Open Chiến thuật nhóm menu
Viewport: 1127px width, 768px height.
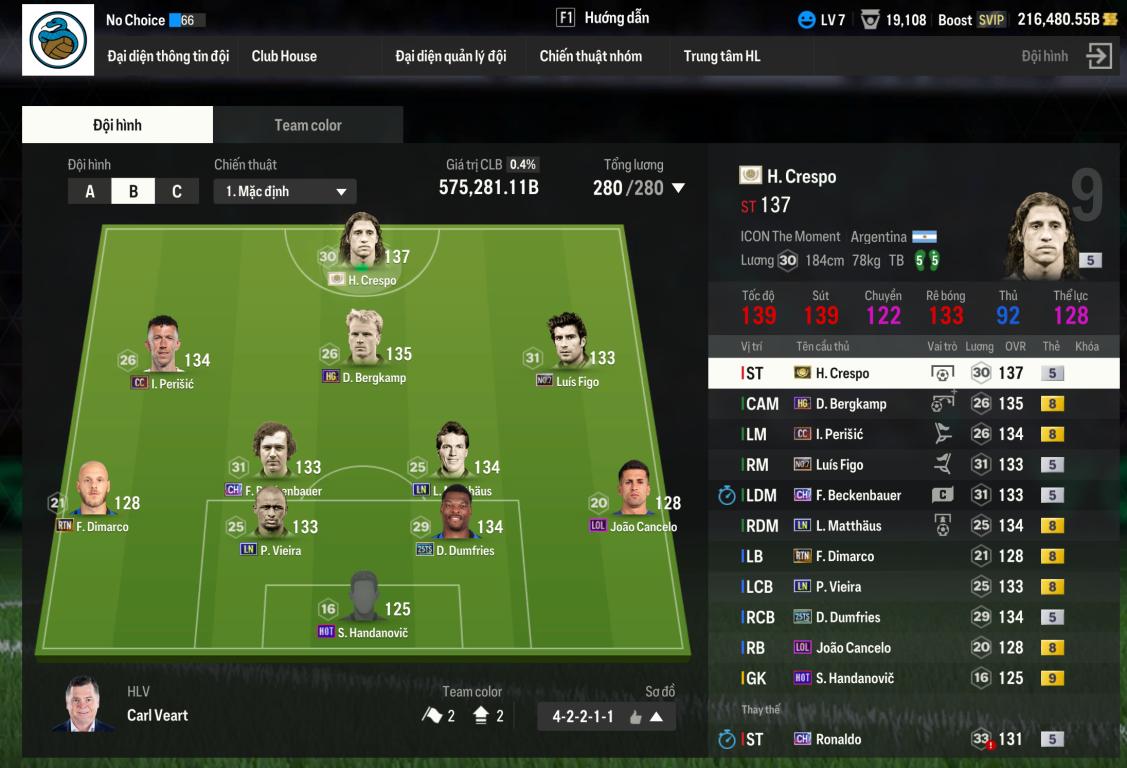[x=590, y=56]
